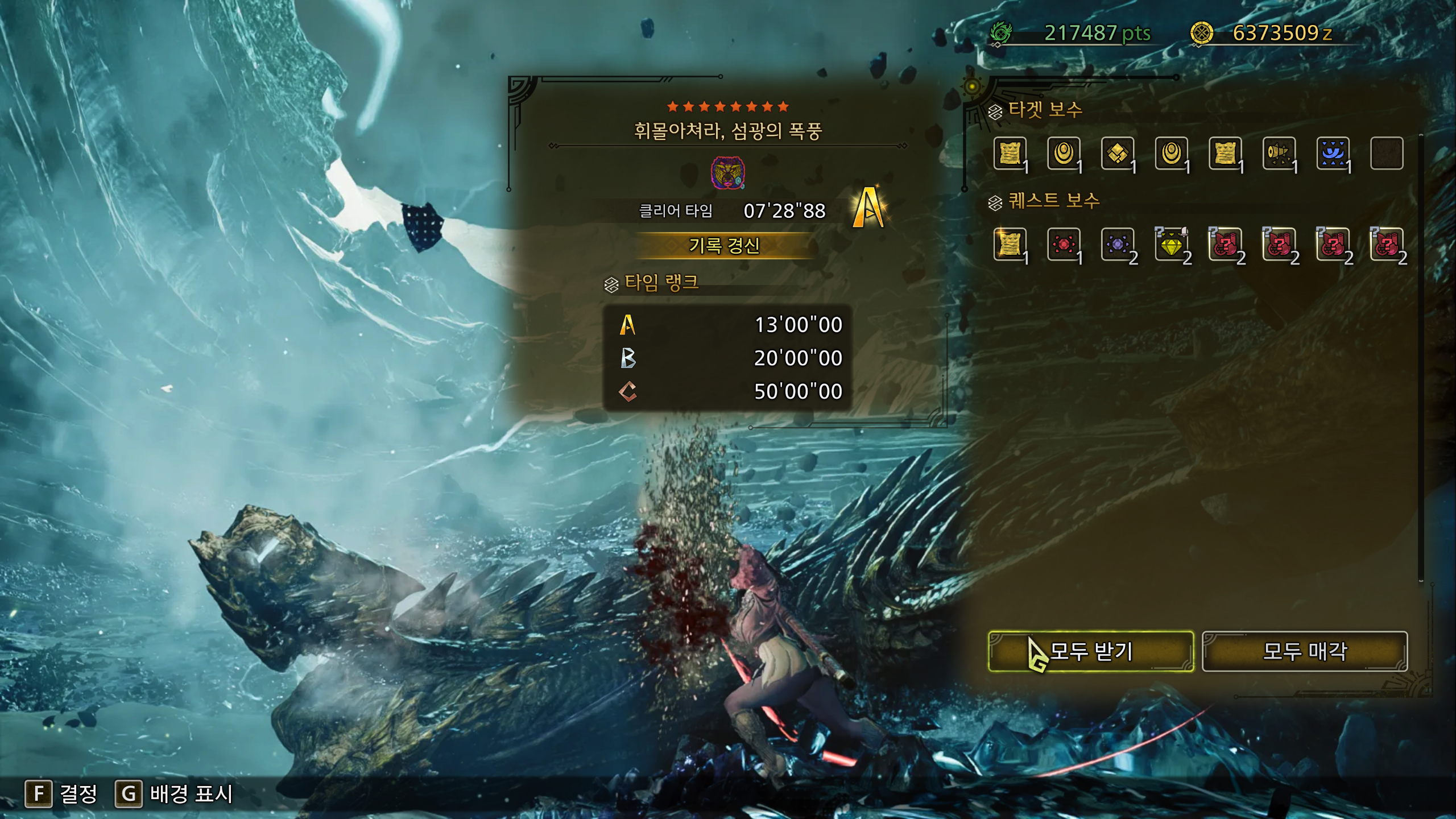Choose the 모두 매각 (sell all) button

(x=1305, y=651)
